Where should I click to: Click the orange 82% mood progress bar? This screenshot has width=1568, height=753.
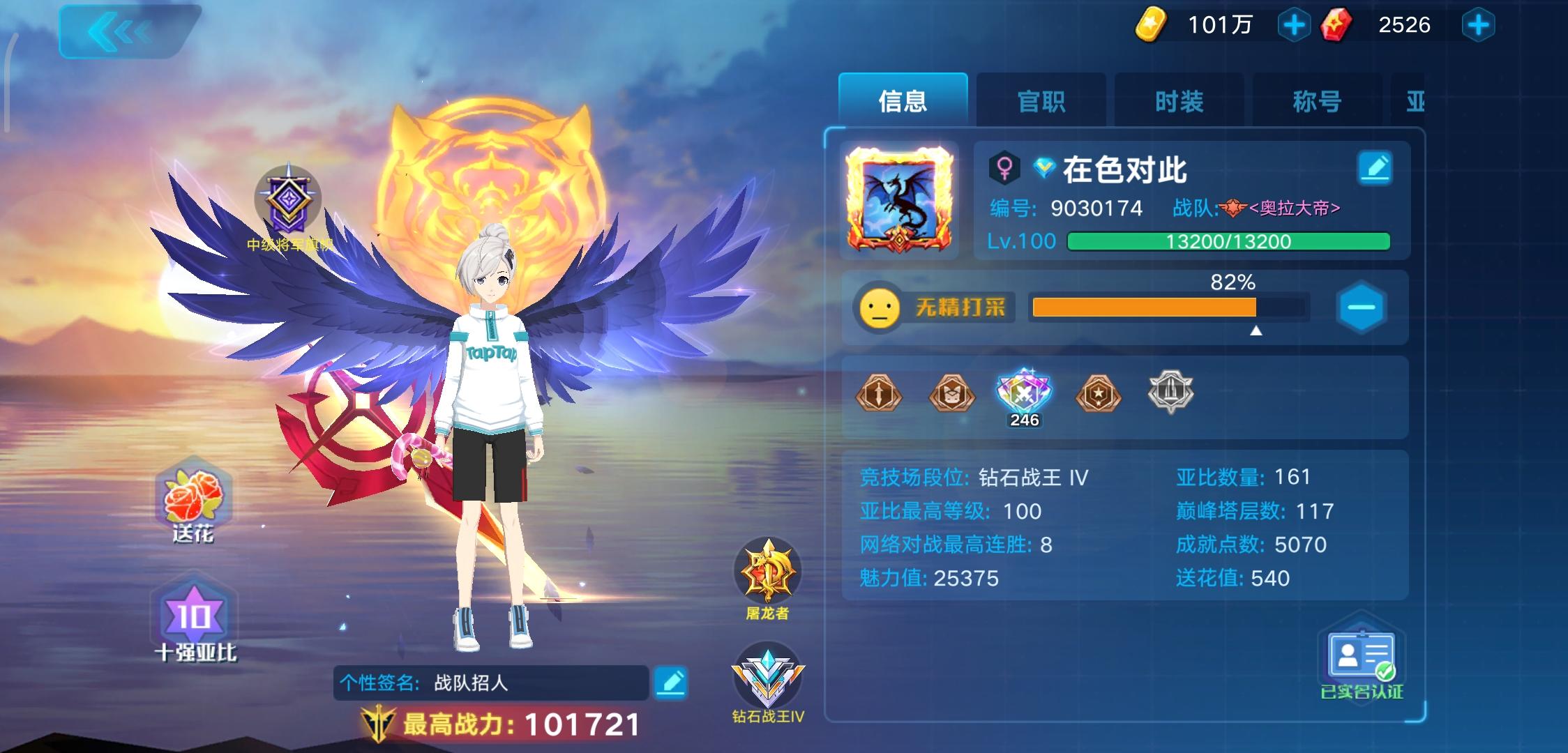[x=1144, y=307]
